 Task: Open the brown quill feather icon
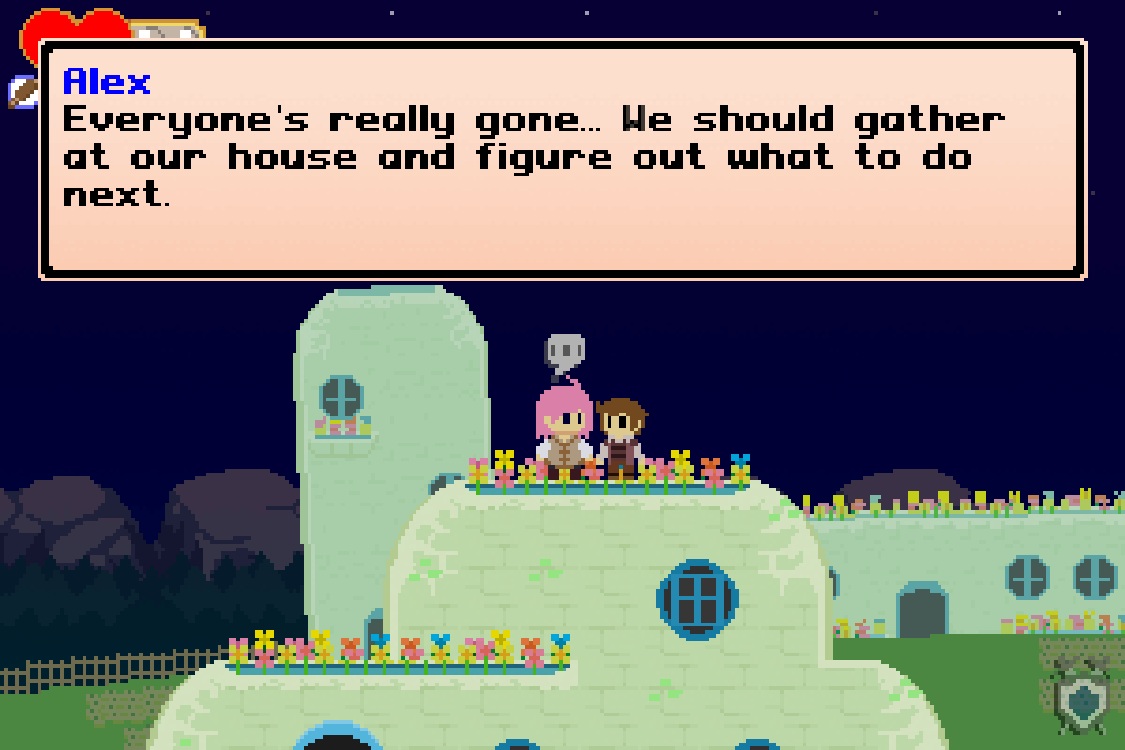[x=22, y=92]
